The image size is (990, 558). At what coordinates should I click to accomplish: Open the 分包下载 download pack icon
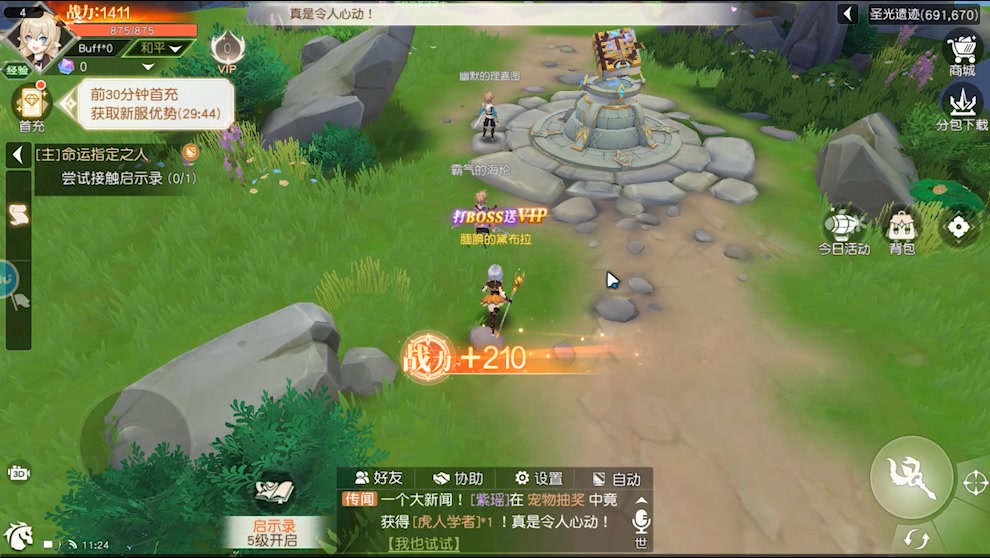962,107
